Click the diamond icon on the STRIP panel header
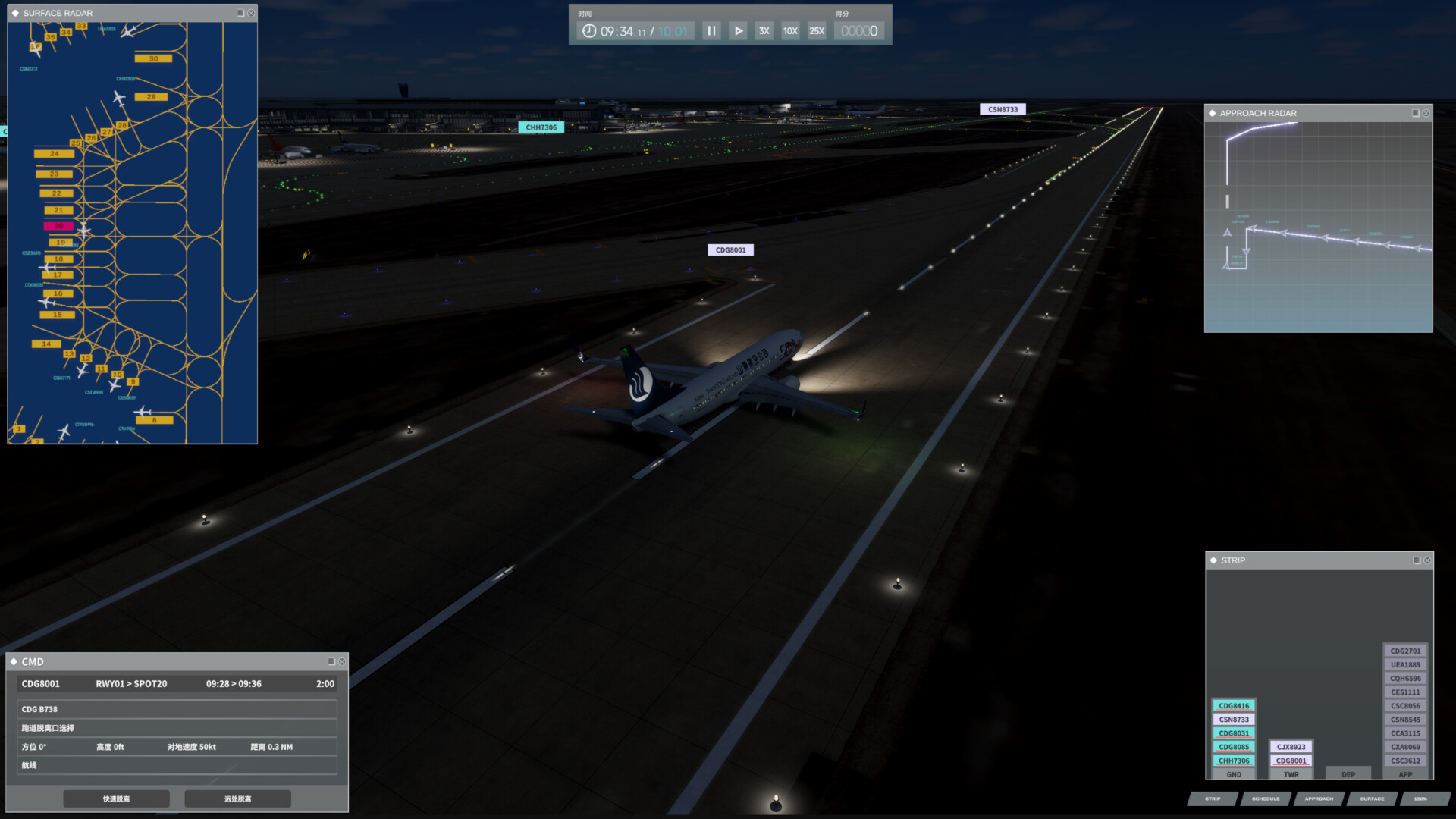This screenshot has width=1456, height=819. pyautogui.click(x=1213, y=560)
